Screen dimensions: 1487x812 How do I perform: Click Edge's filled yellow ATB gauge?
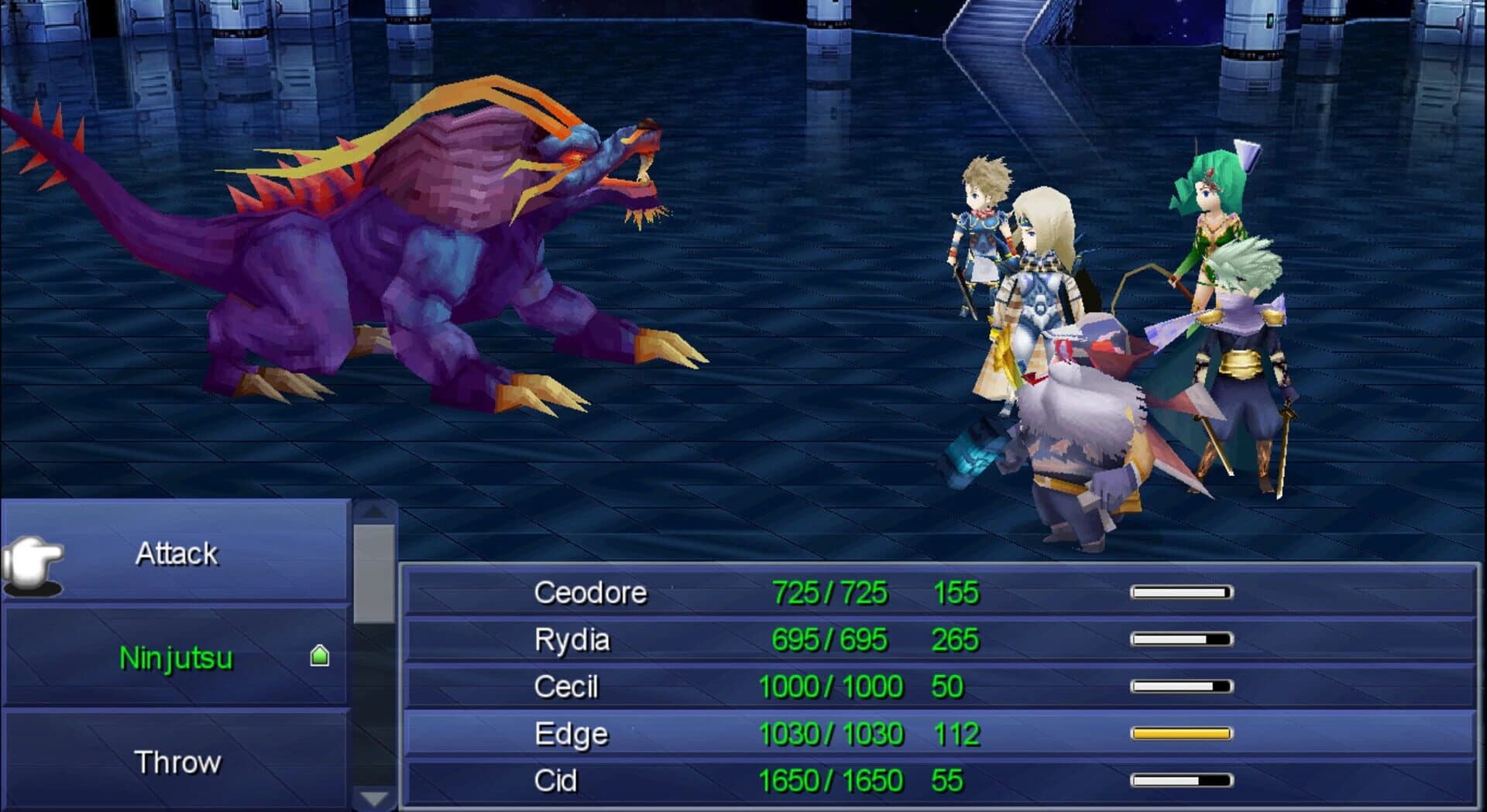1181,732
